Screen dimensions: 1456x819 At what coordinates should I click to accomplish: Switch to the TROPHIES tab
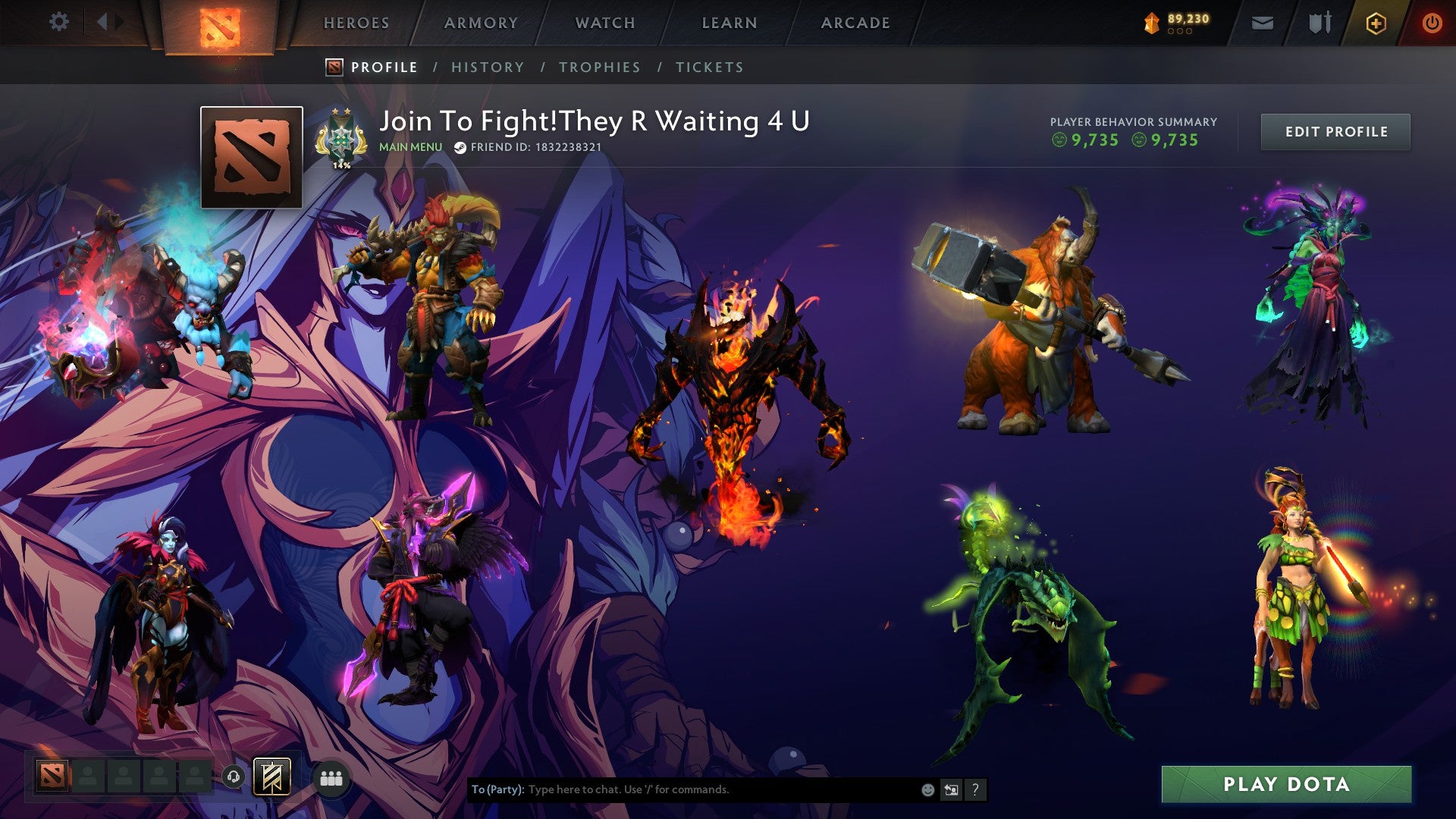[x=599, y=67]
